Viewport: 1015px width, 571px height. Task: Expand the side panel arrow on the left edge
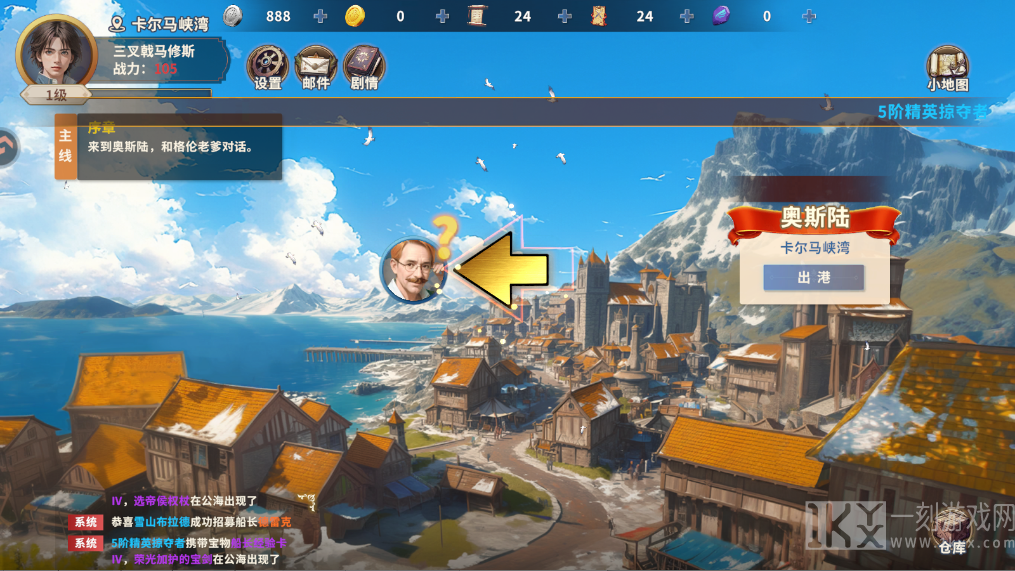[7, 147]
